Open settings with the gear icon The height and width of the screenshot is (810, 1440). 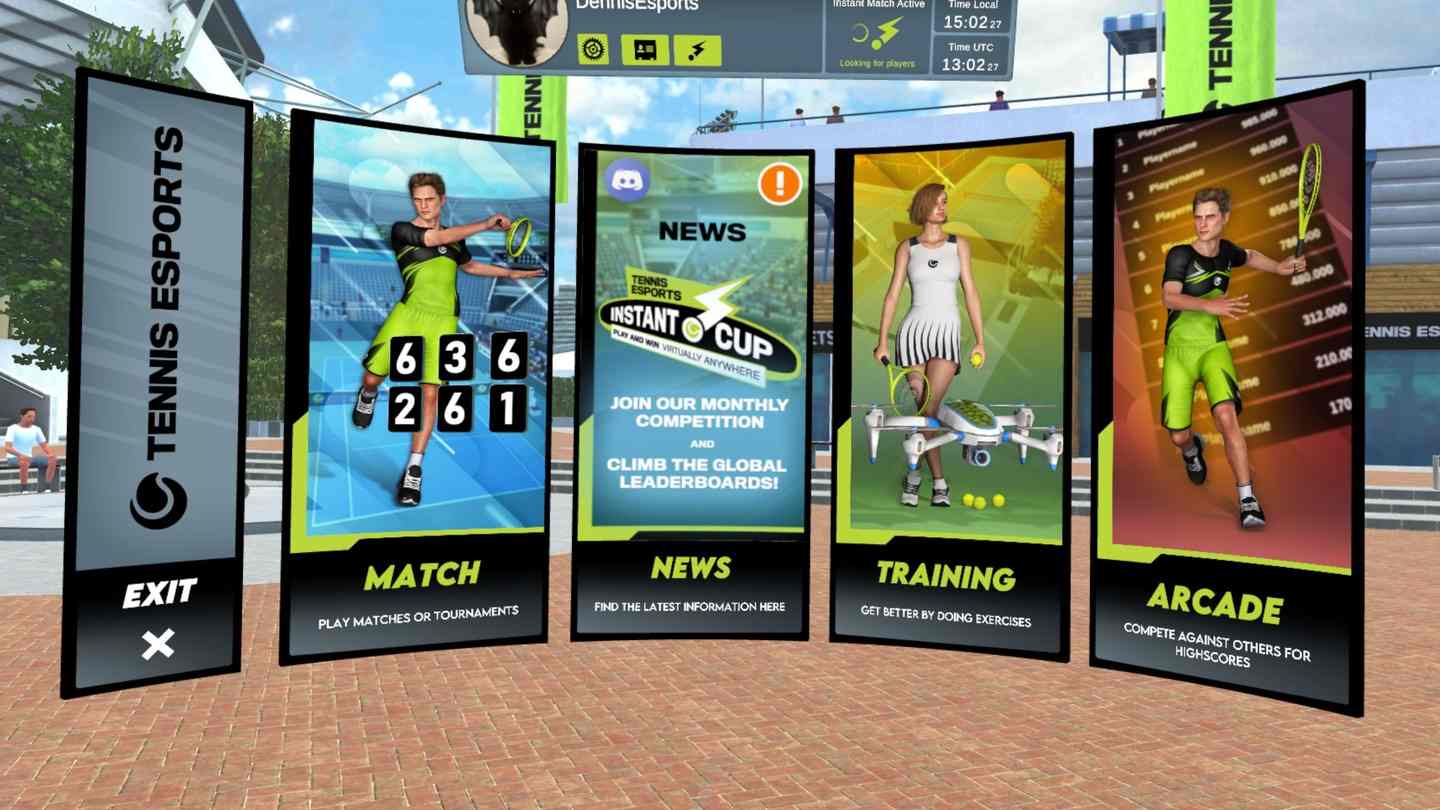tap(593, 48)
